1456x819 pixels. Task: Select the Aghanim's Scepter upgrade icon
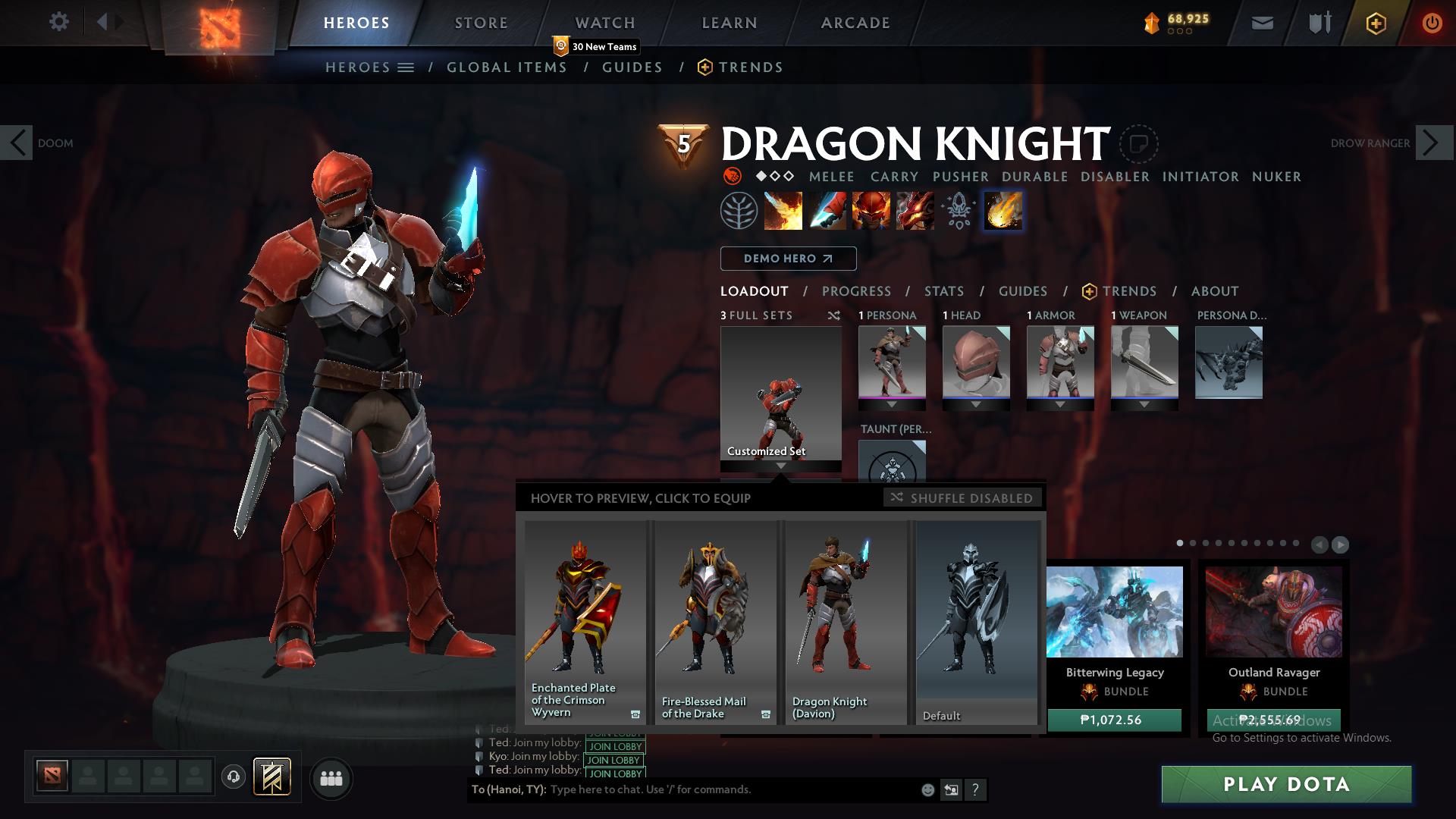pyautogui.click(x=958, y=211)
